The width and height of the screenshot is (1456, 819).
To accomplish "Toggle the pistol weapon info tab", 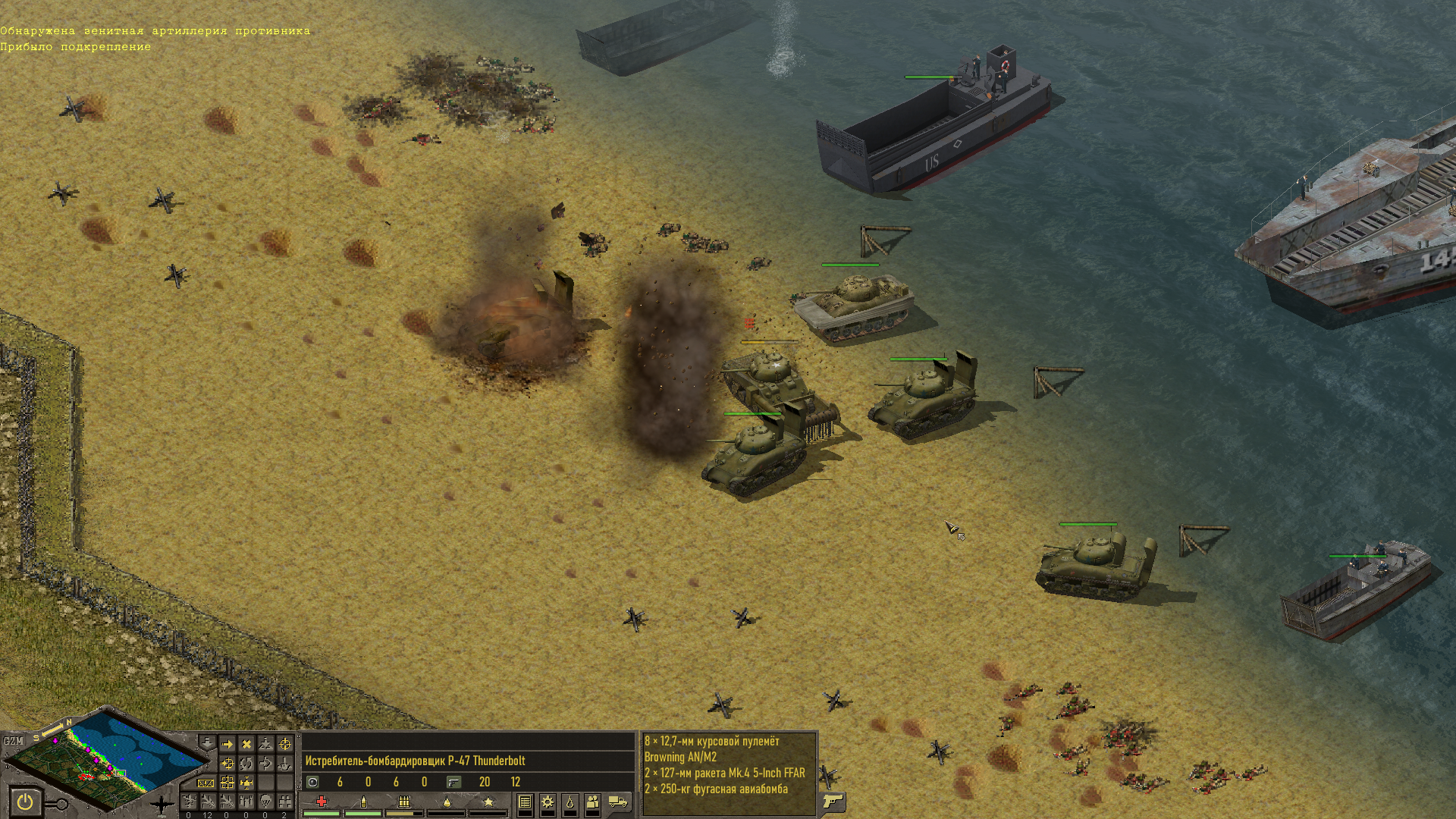I will click(833, 802).
